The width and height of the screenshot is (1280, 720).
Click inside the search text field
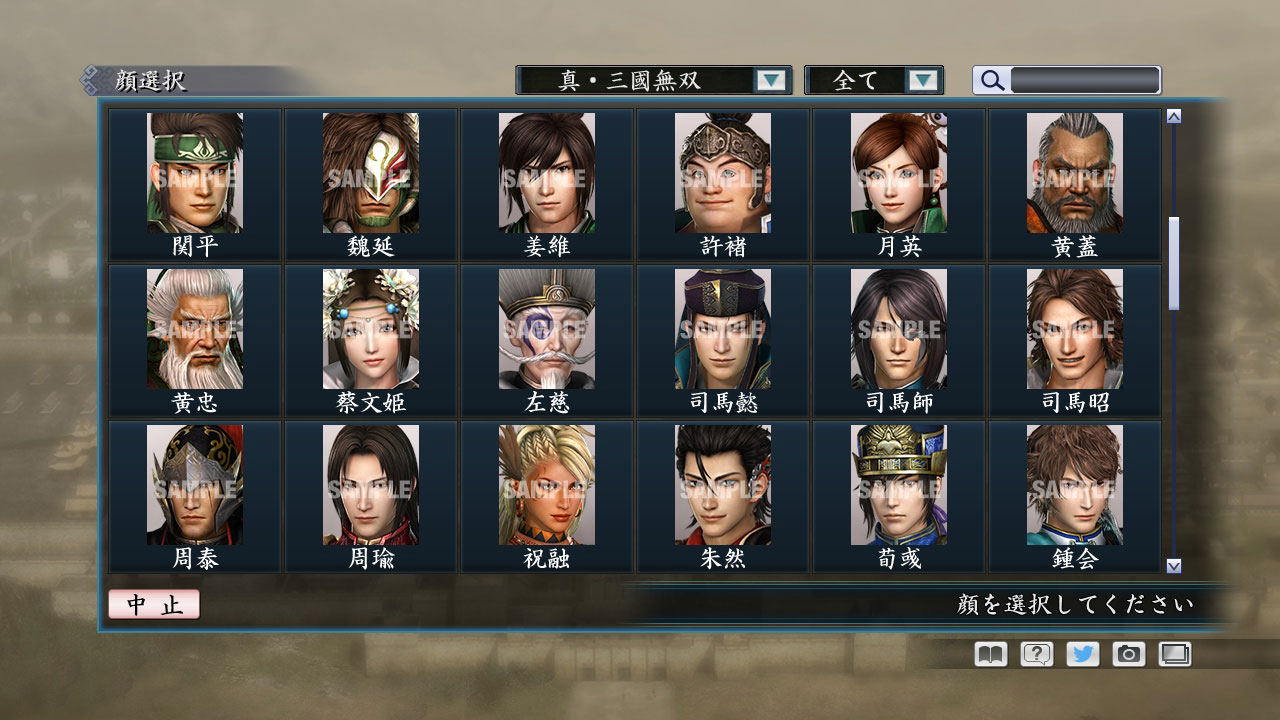(1085, 80)
